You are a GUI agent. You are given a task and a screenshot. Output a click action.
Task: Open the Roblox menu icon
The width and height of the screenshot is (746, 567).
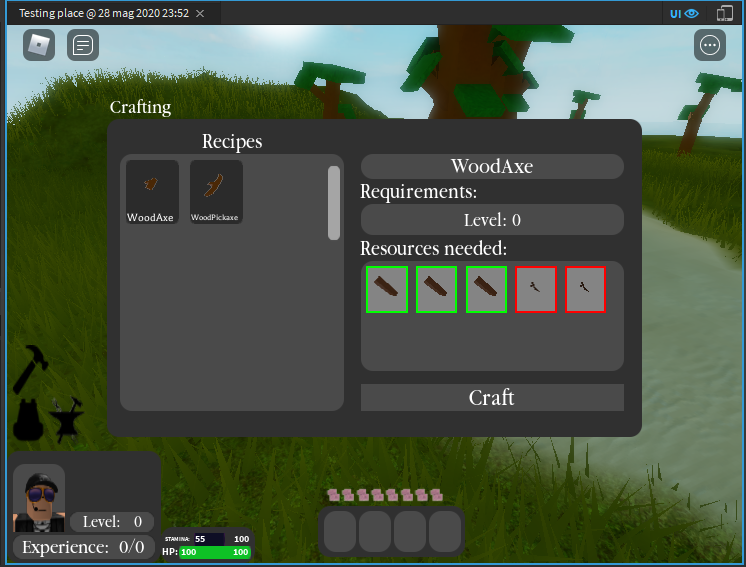[x=39, y=45]
